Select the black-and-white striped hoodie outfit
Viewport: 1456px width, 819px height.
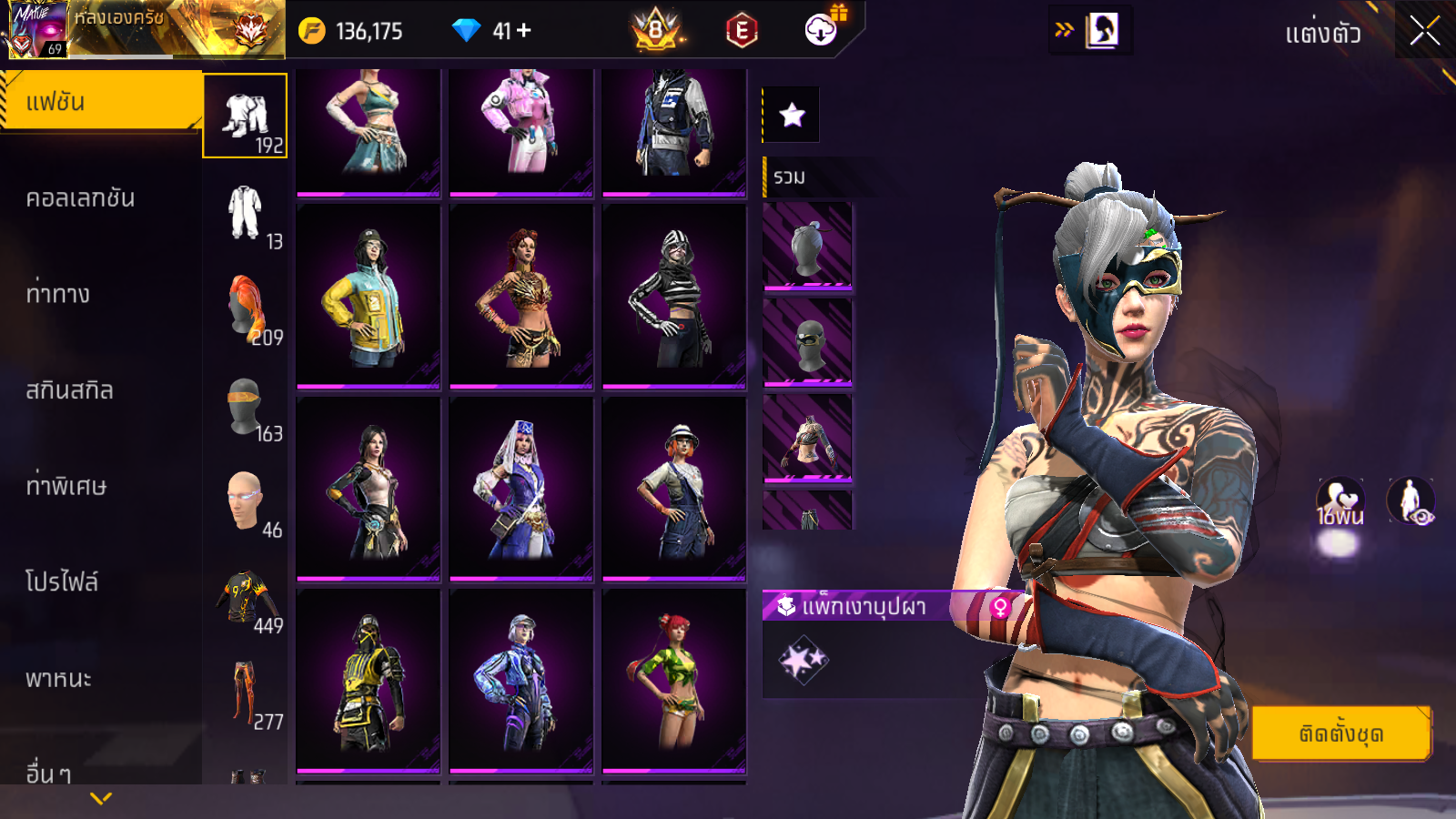[673, 297]
